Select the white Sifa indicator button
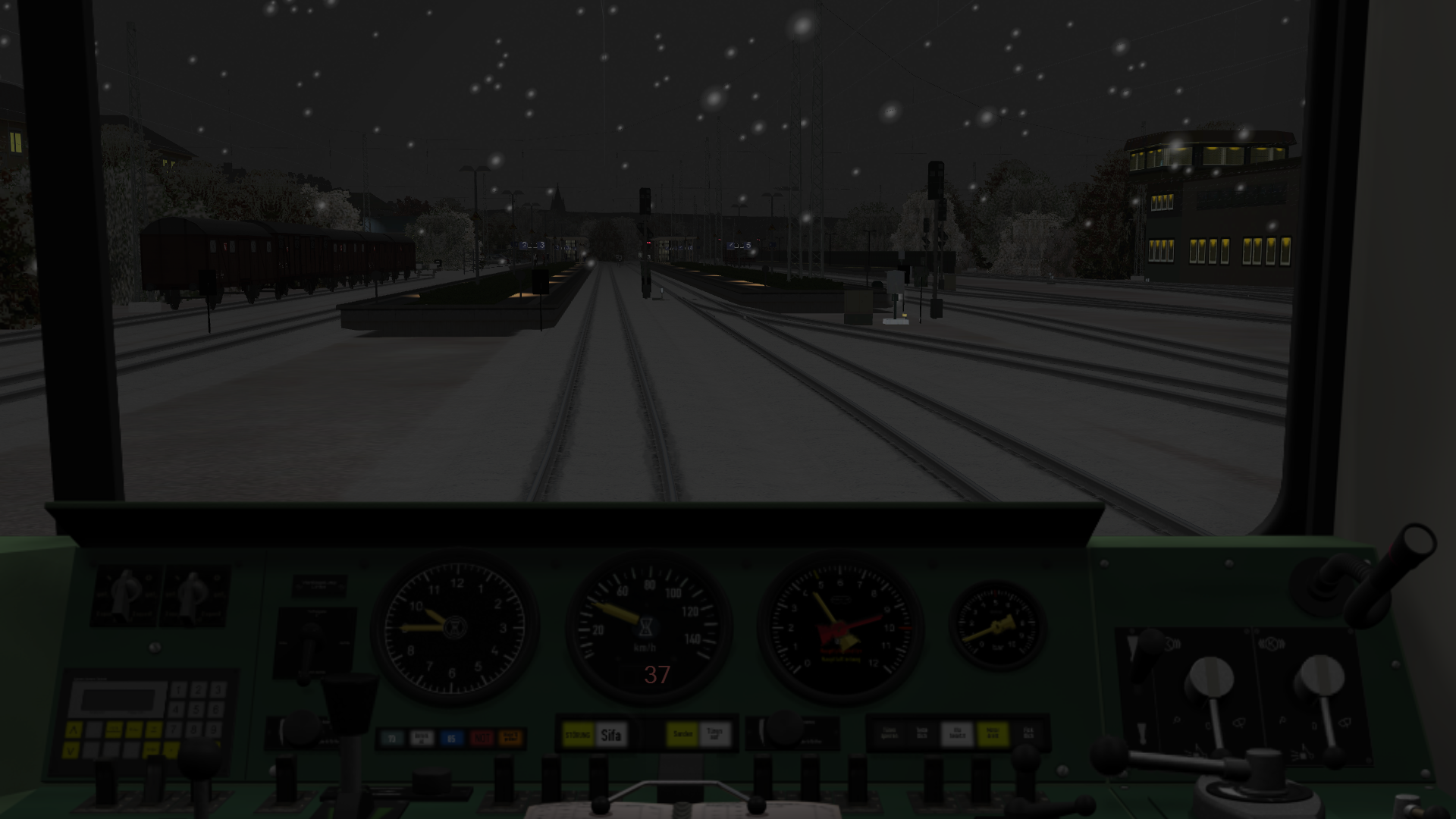This screenshot has width=1456, height=819. click(x=610, y=735)
